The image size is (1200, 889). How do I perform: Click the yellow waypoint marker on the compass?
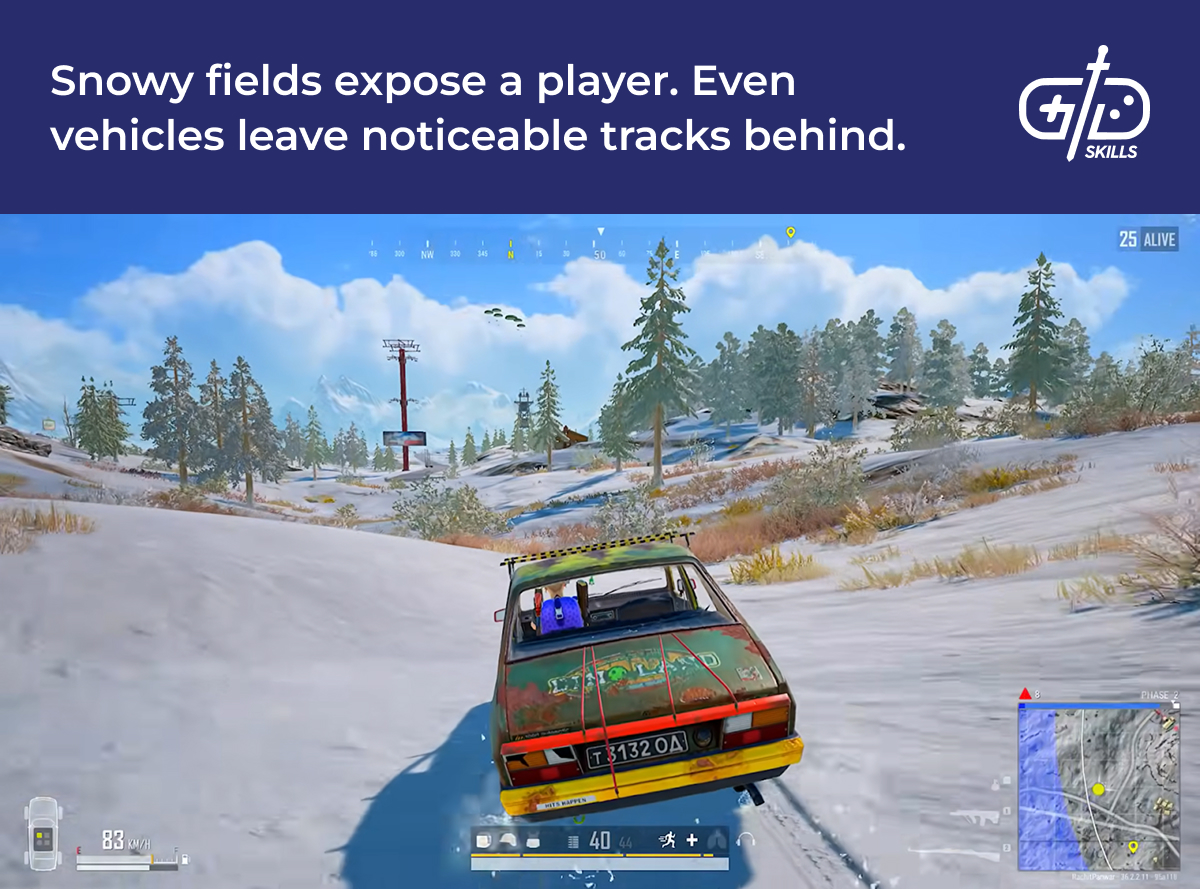(x=790, y=234)
